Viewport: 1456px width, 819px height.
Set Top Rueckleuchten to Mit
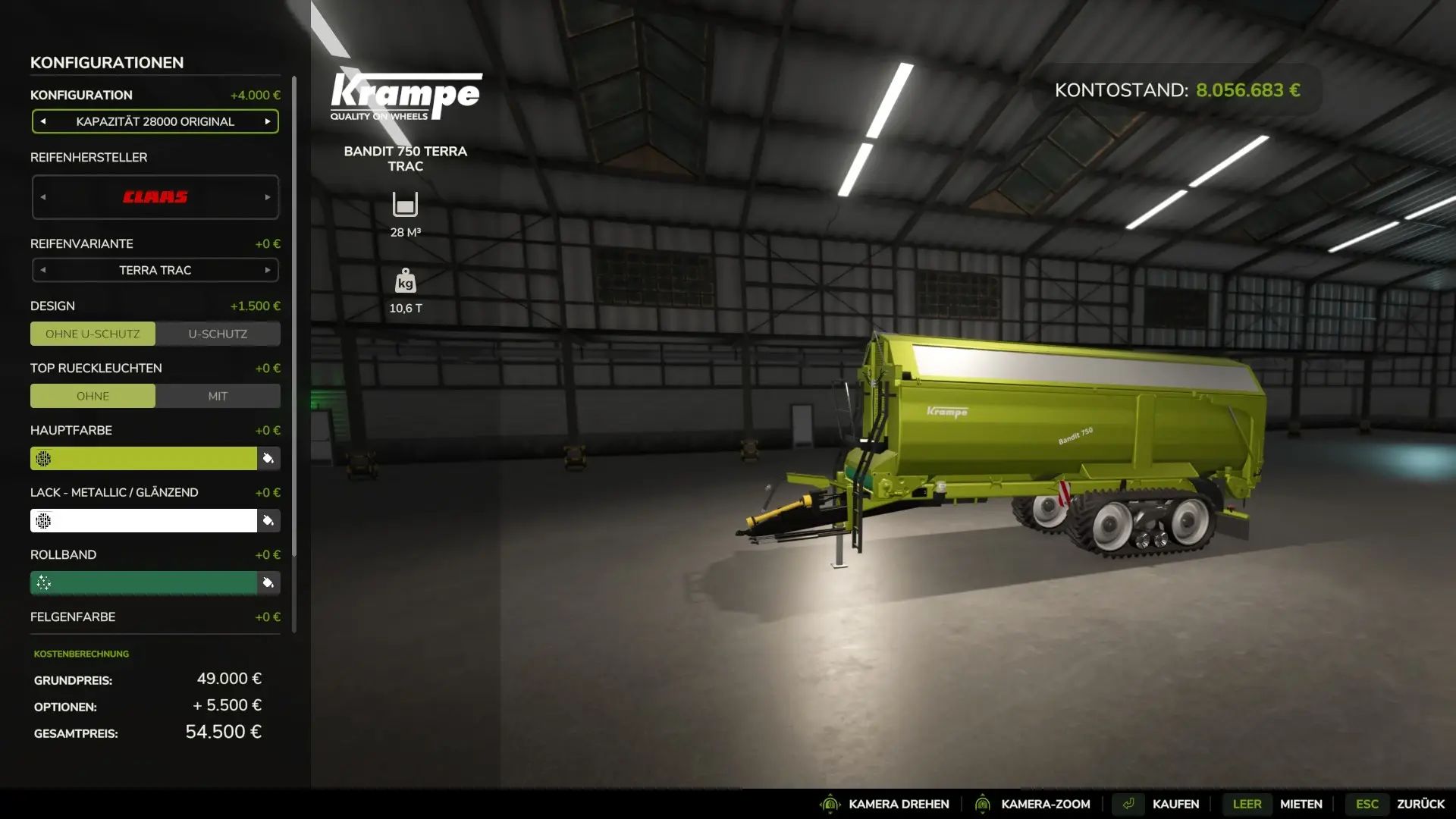(x=218, y=396)
